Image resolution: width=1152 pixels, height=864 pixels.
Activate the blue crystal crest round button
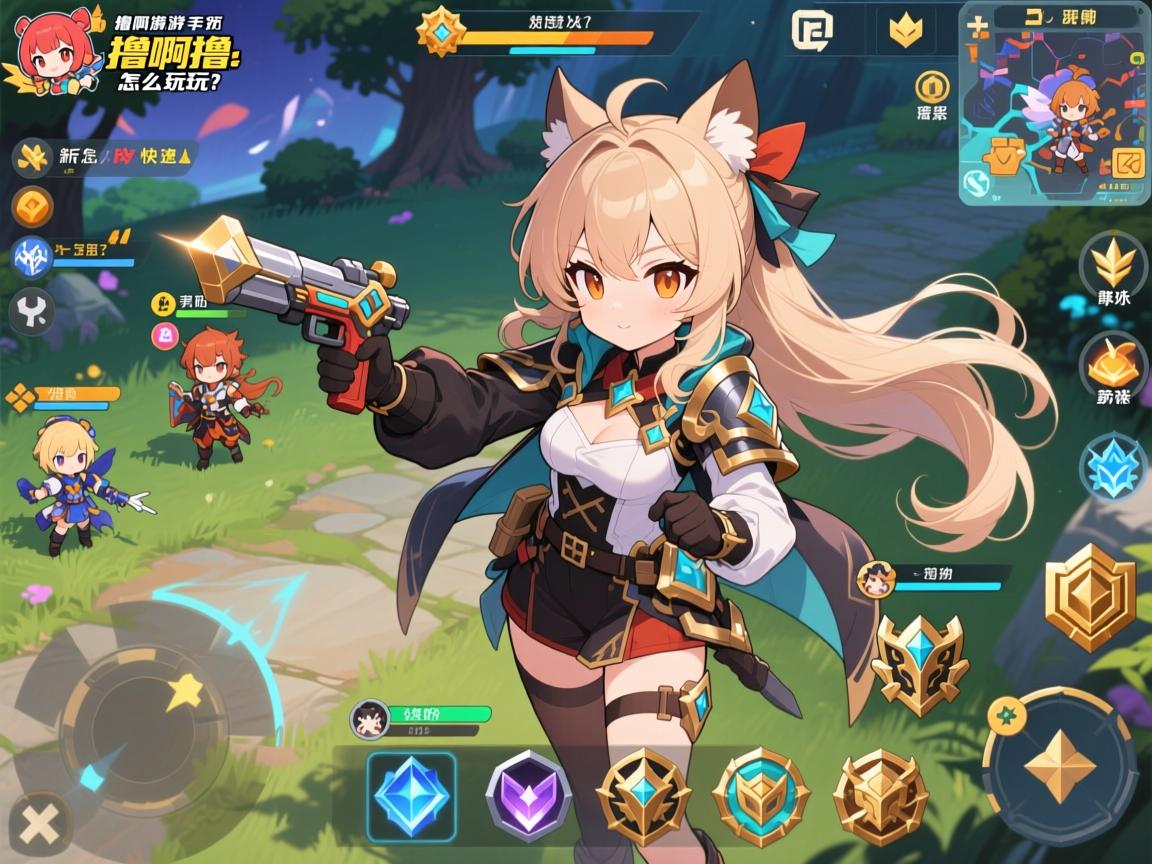pos(1113,466)
